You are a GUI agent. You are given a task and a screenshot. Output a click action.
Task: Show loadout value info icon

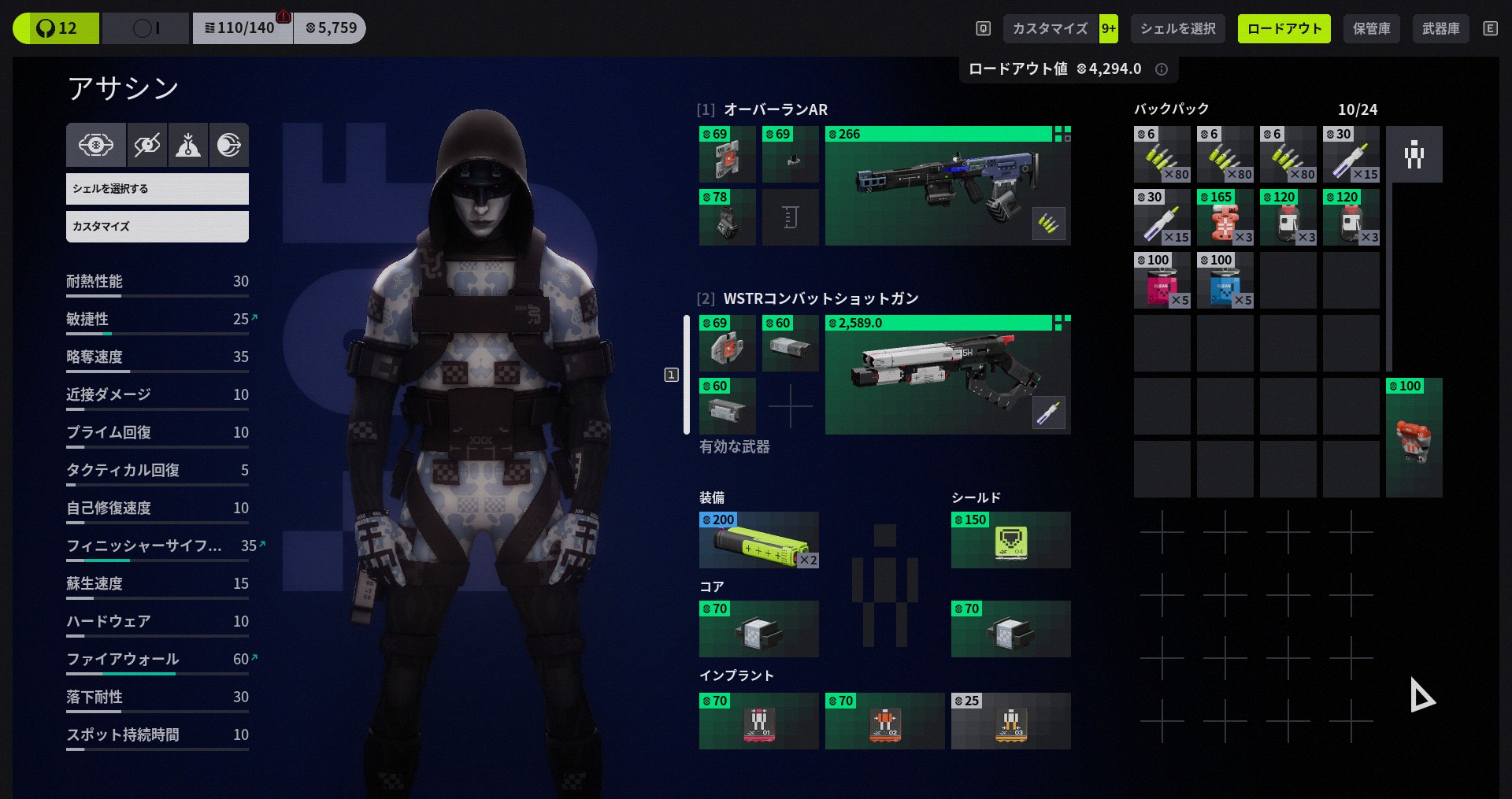[1161, 69]
